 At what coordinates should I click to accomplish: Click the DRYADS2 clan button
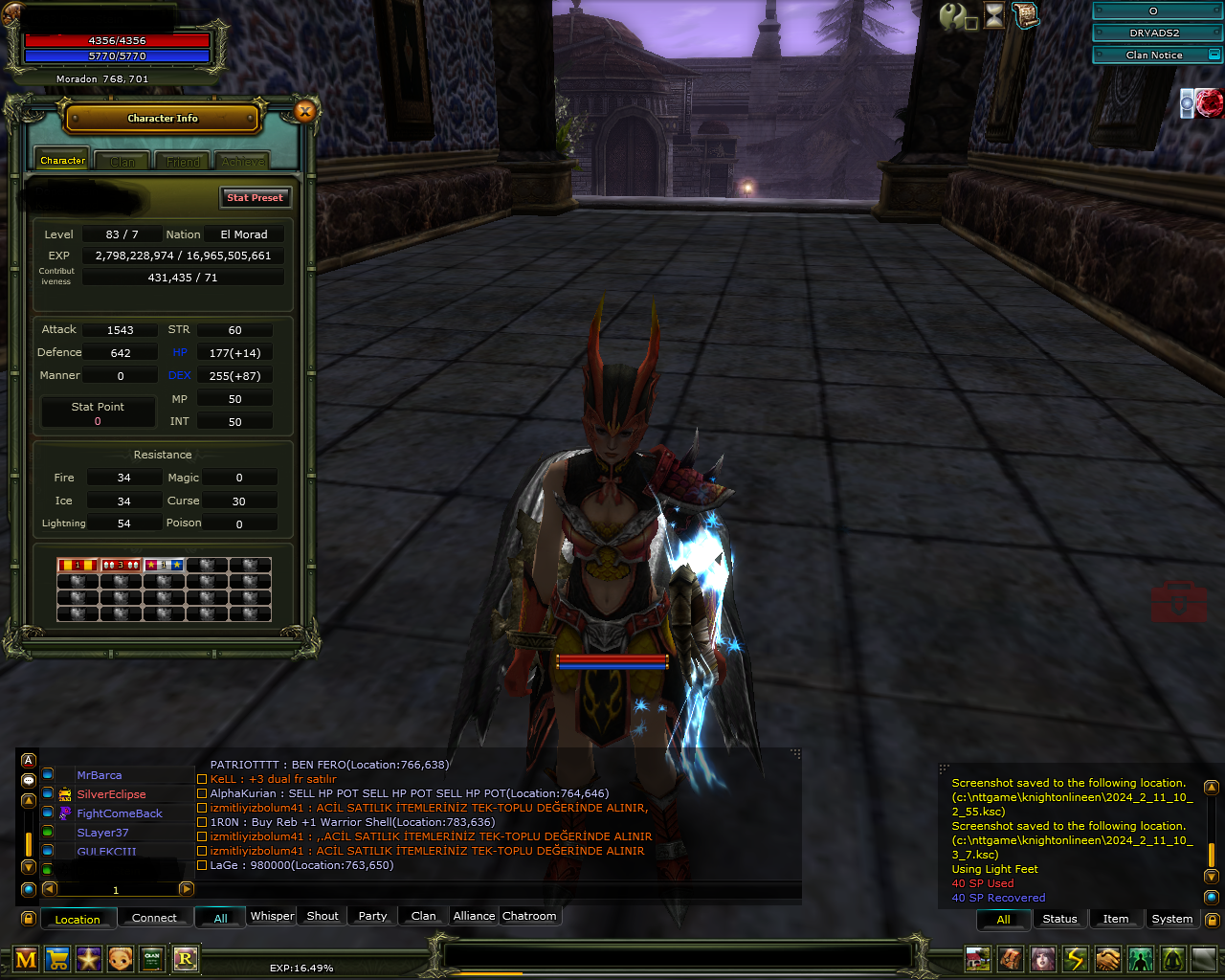tap(1156, 32)
